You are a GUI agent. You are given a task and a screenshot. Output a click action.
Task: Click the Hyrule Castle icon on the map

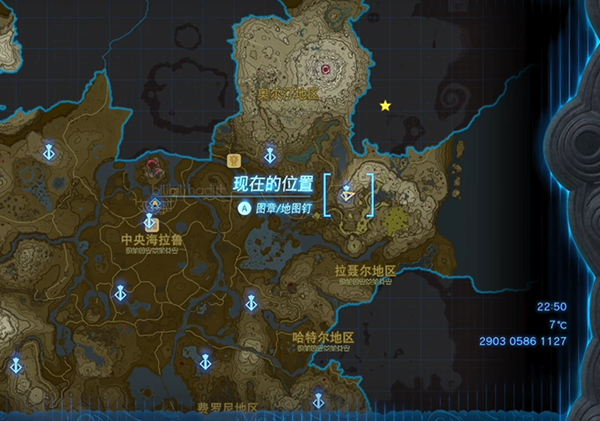[x=155, y=170]
